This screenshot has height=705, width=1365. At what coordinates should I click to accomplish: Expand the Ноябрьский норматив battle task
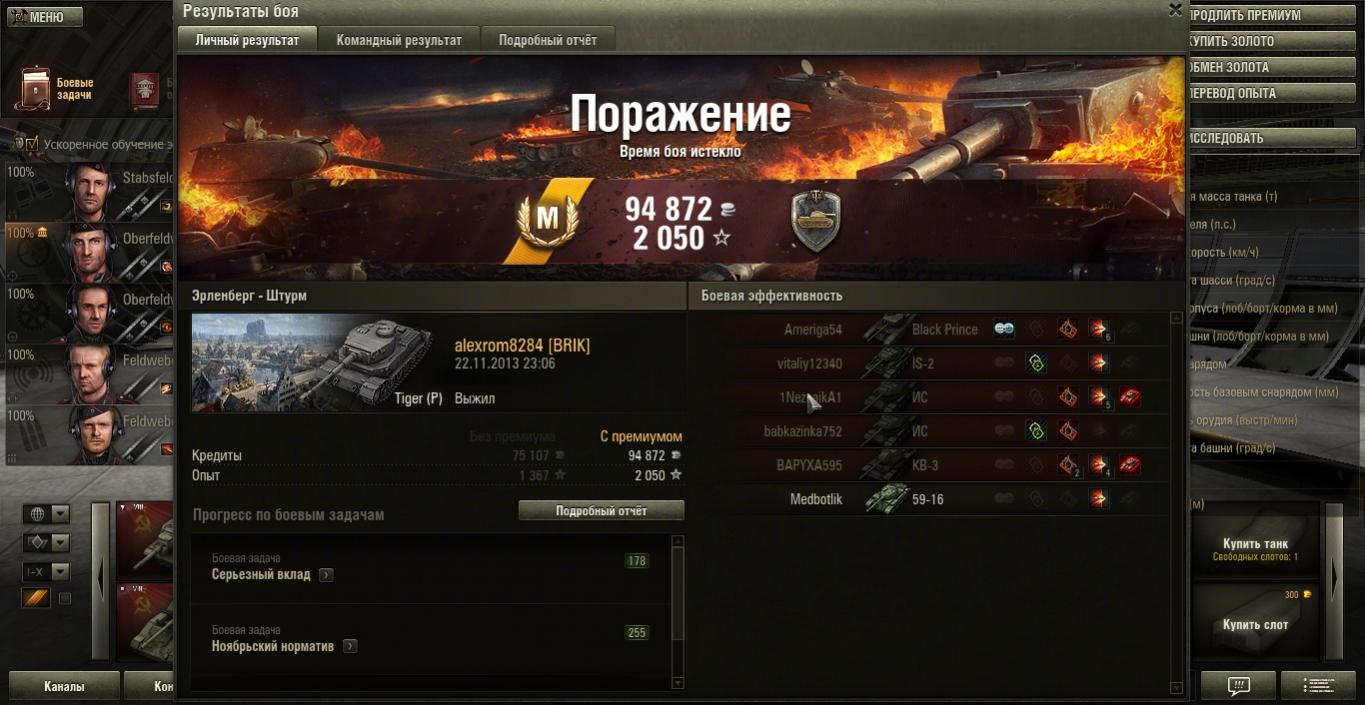(350, 647)
